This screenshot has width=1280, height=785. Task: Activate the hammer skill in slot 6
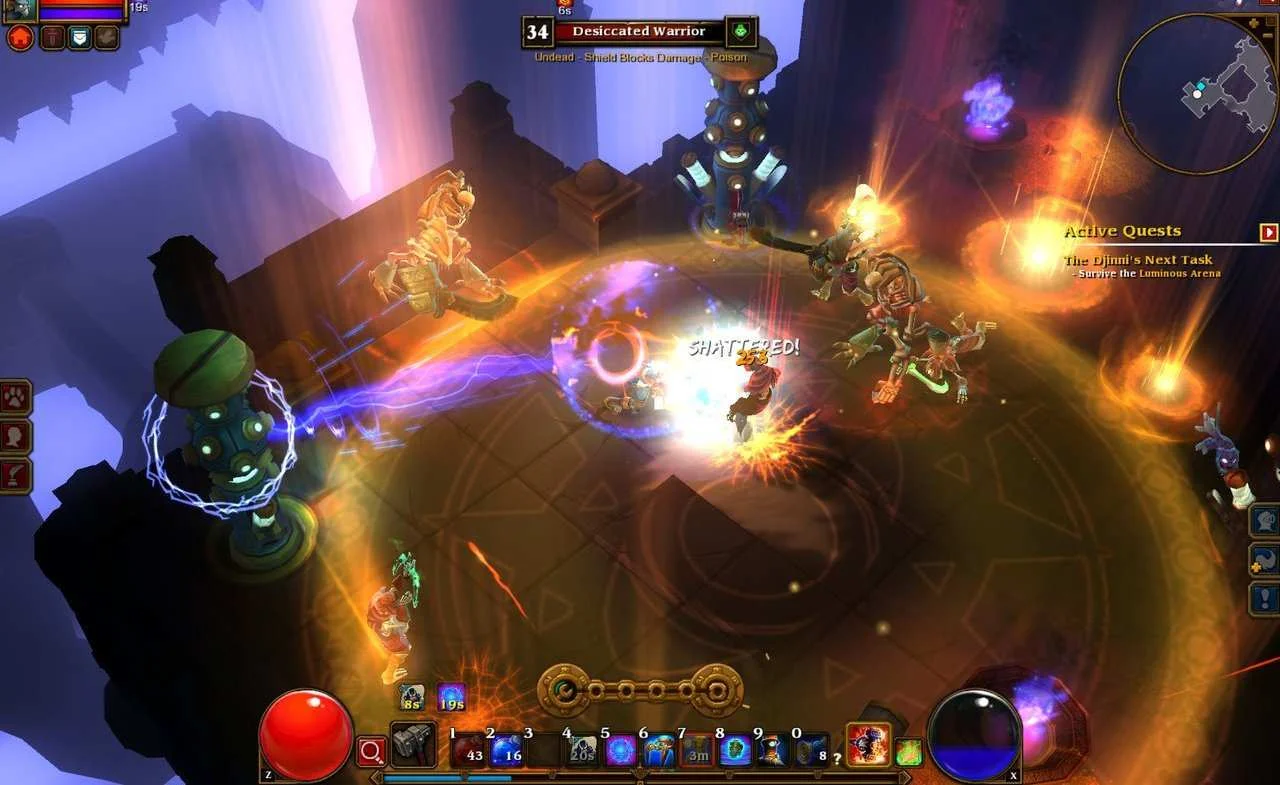(x=659, y=750)
